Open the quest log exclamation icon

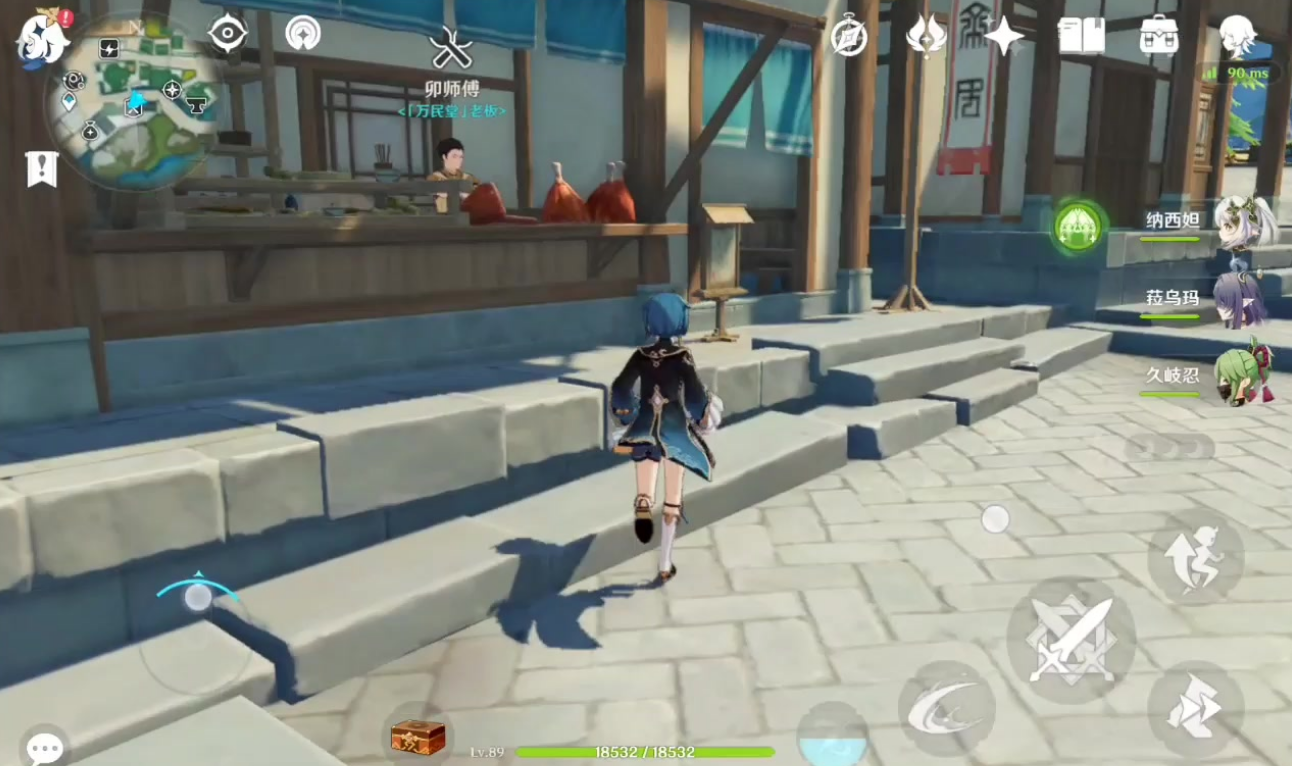point(41,170)
